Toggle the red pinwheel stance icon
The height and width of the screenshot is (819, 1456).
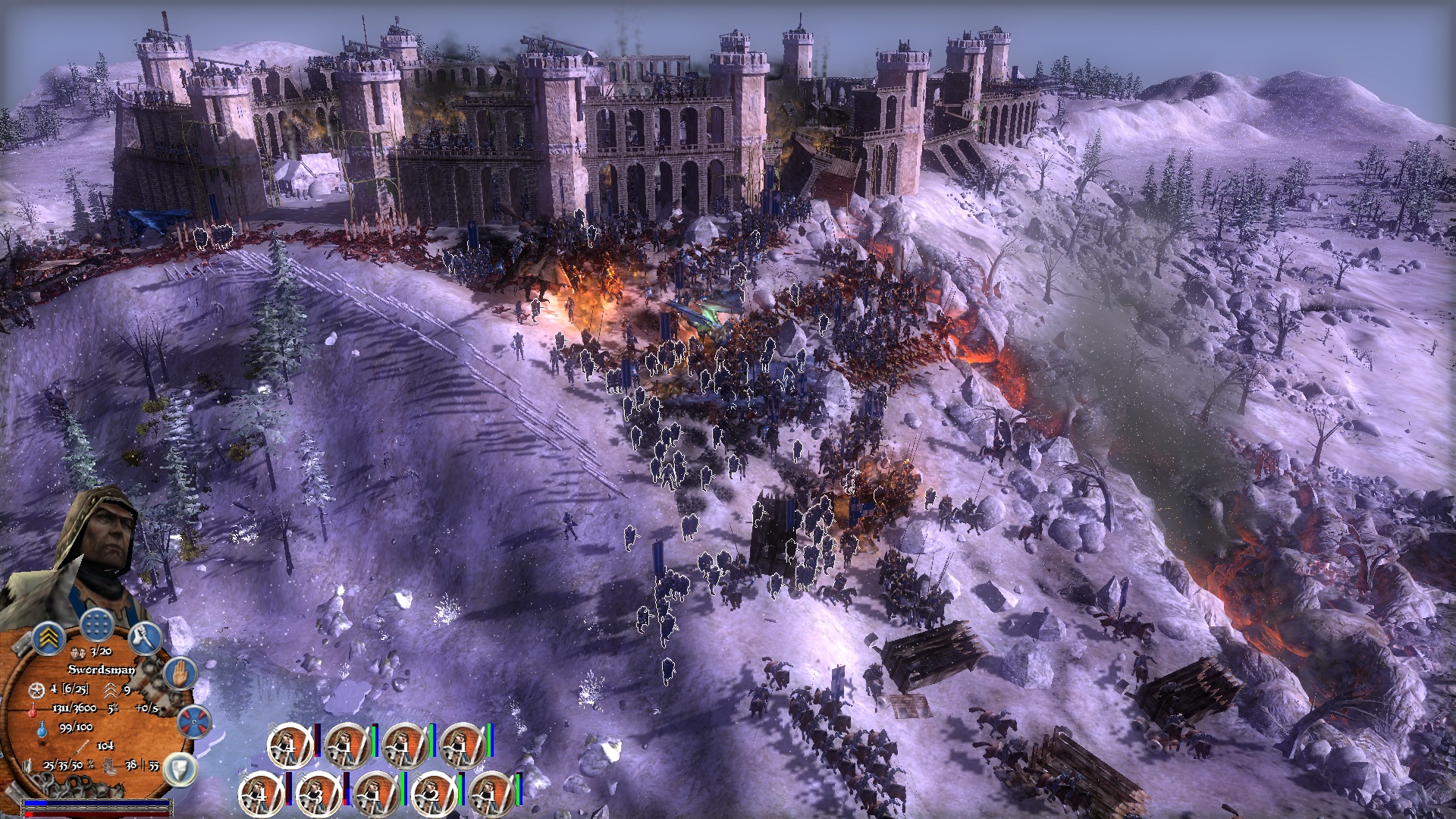(x=193, y=721)
